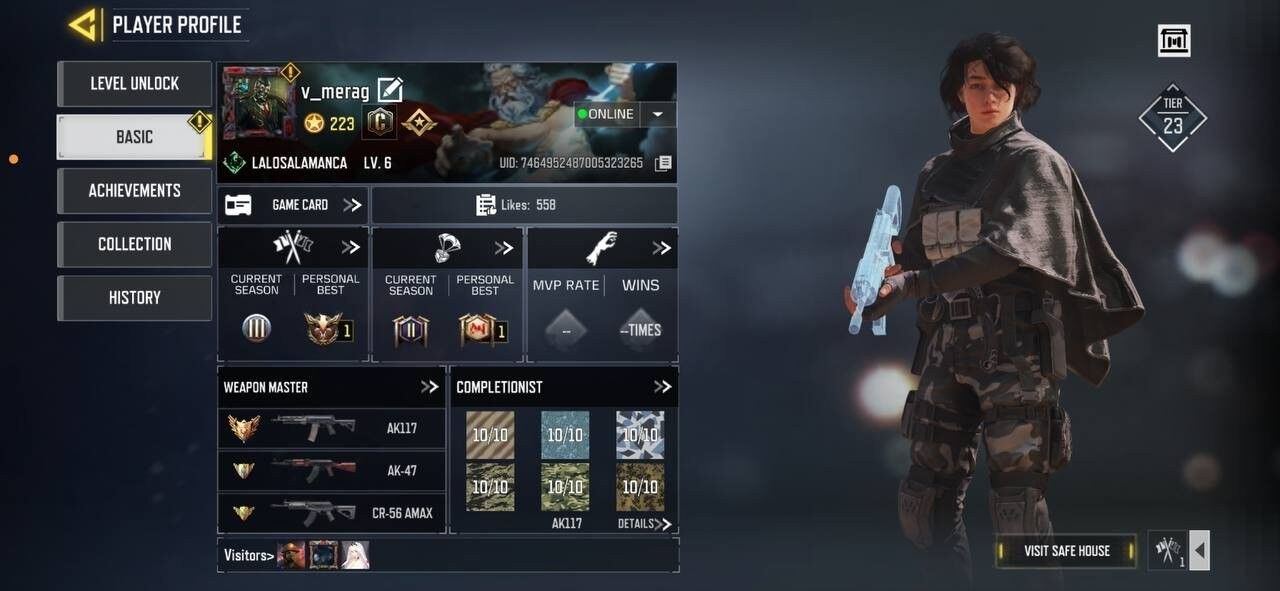Switch to the Level Unlock tab
The image size is (1280, 591).
point(134,84)
